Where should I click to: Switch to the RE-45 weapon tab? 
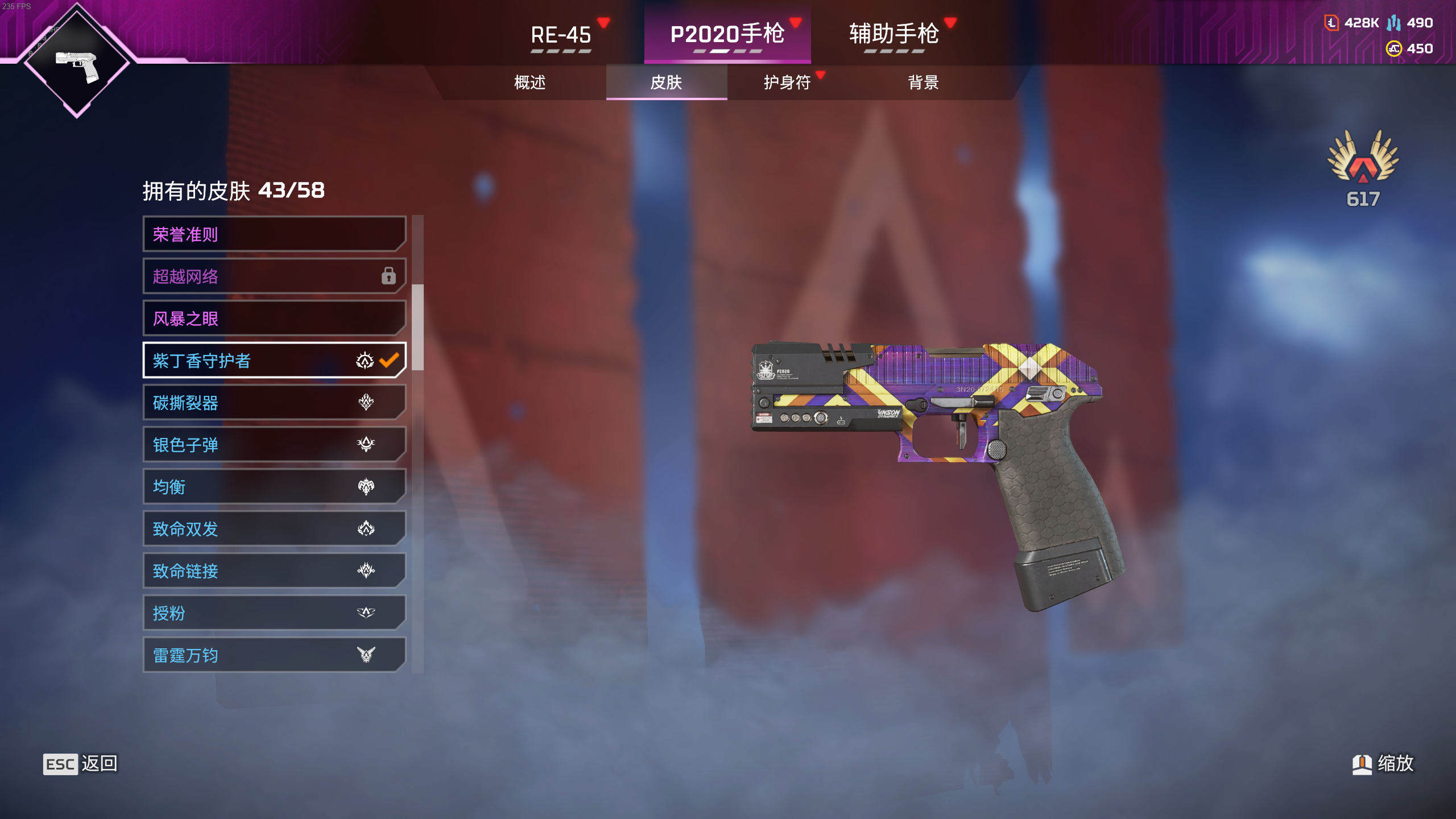561,35
